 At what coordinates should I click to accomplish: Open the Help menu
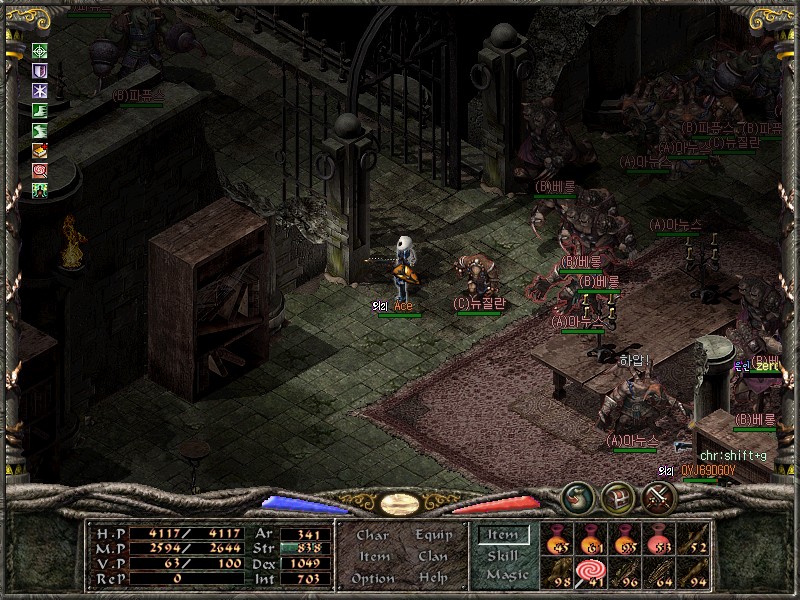click(x=432, y=578)
